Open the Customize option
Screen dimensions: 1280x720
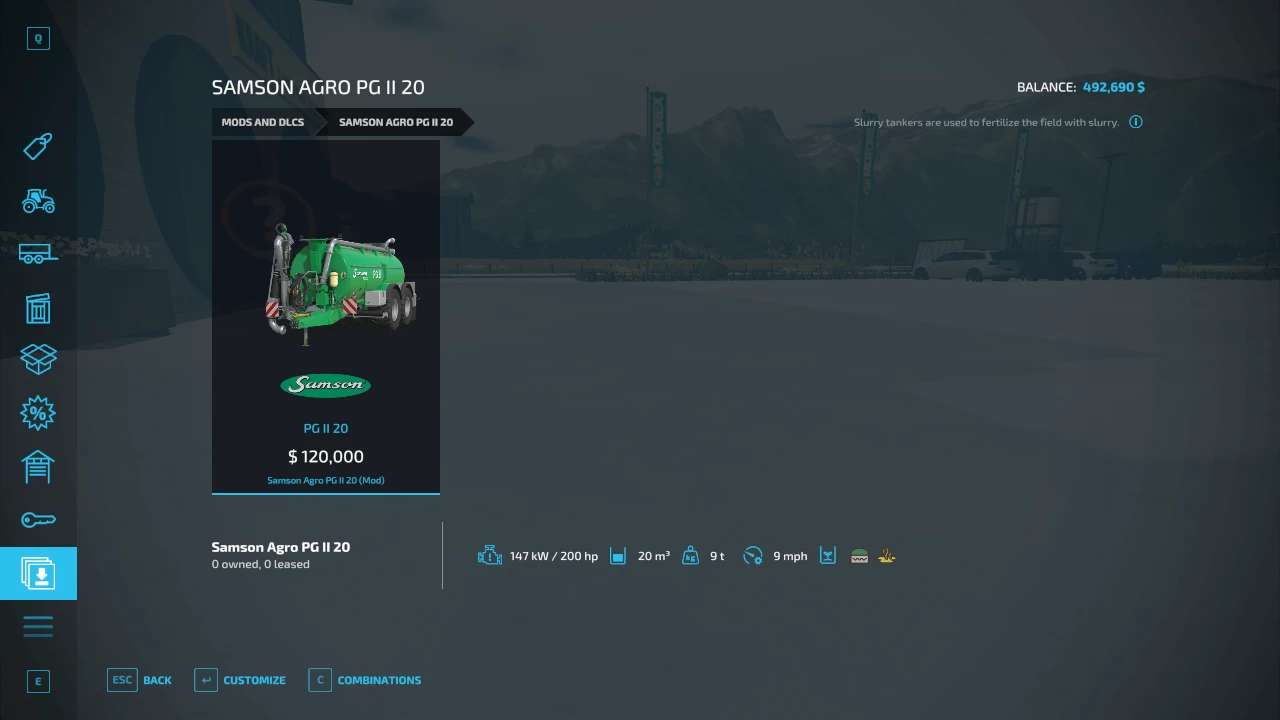[x=240, y=680]
